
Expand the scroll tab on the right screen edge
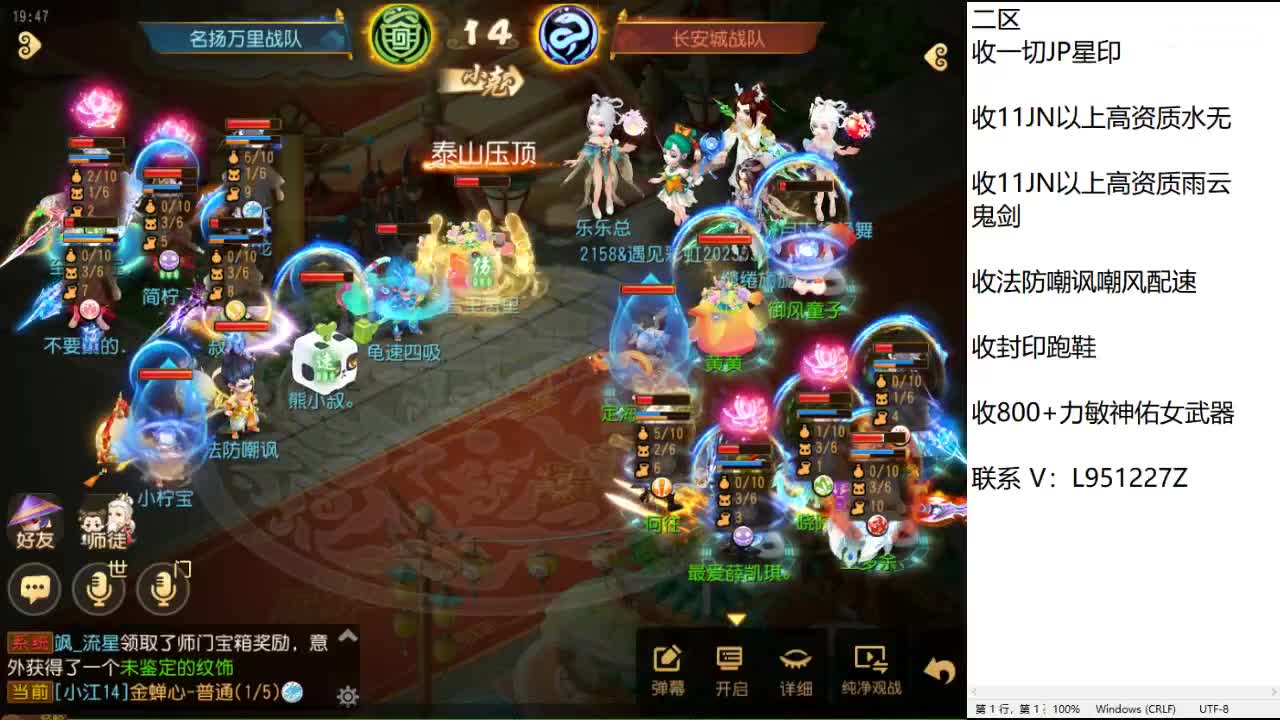pos(934,57)
